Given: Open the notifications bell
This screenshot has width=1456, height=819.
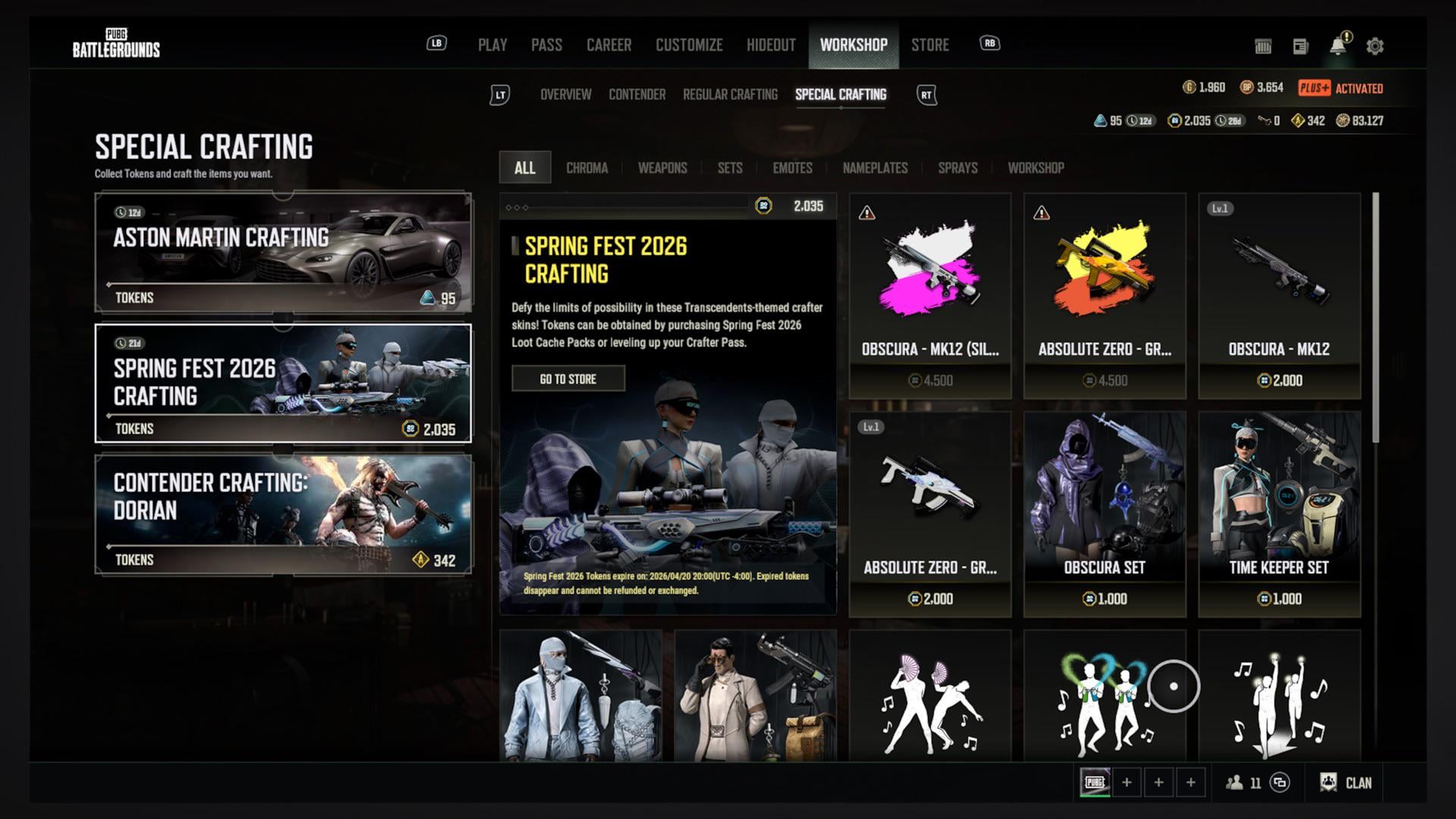Looking at the screenshot, I should click(x=1338, y=46).
